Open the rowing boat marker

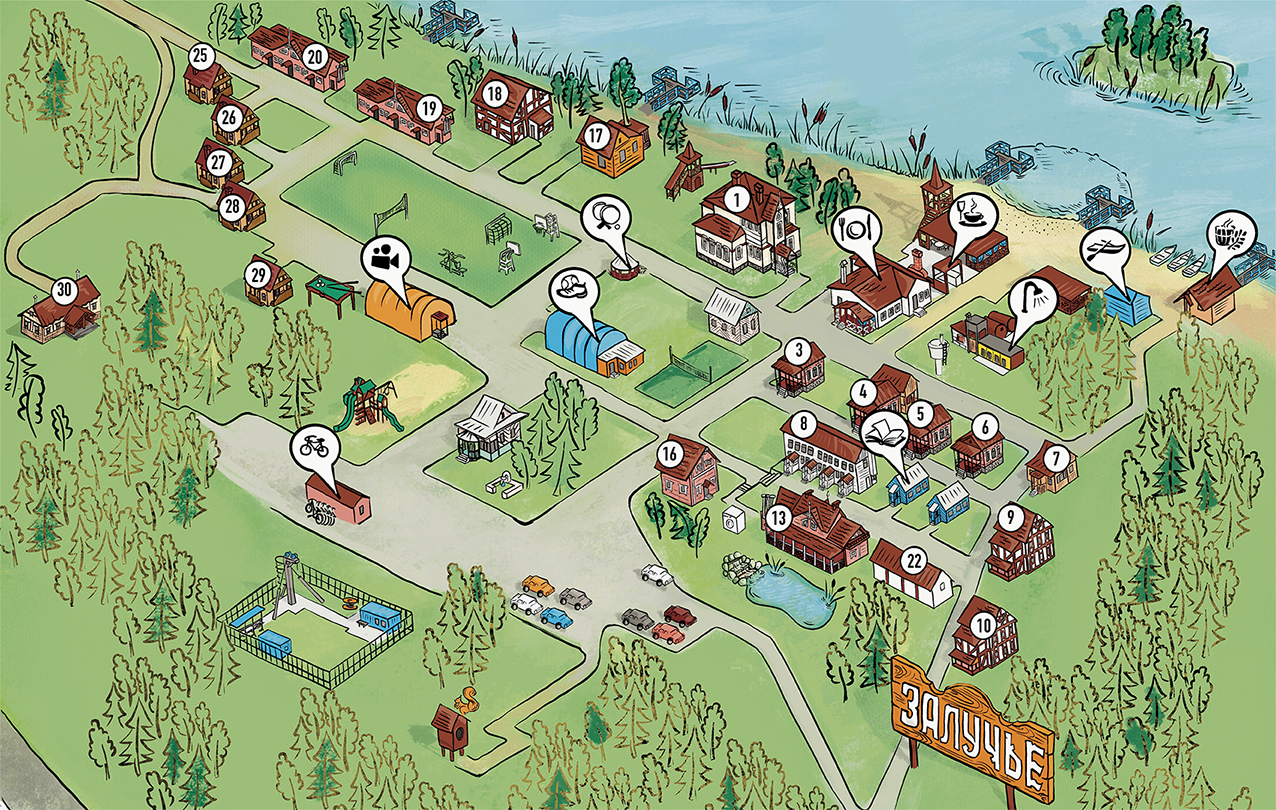1102,250
